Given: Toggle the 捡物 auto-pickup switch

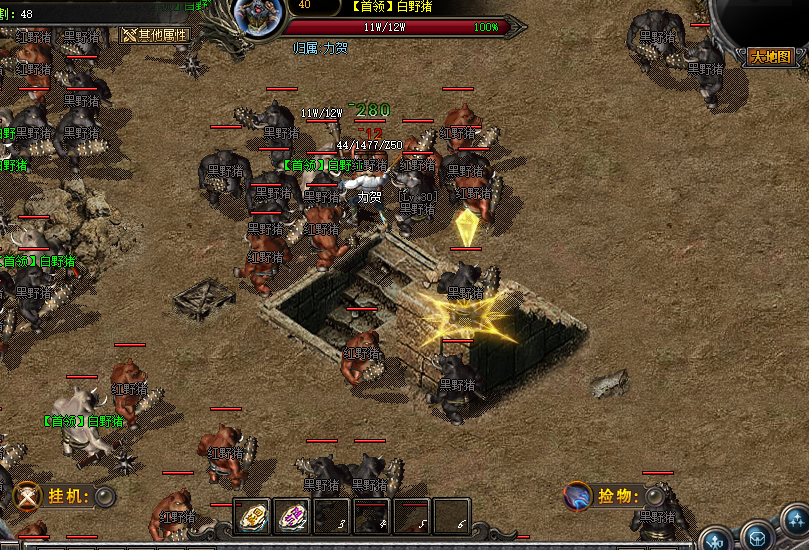Looking at the screenshot, I should click(655, 496).
